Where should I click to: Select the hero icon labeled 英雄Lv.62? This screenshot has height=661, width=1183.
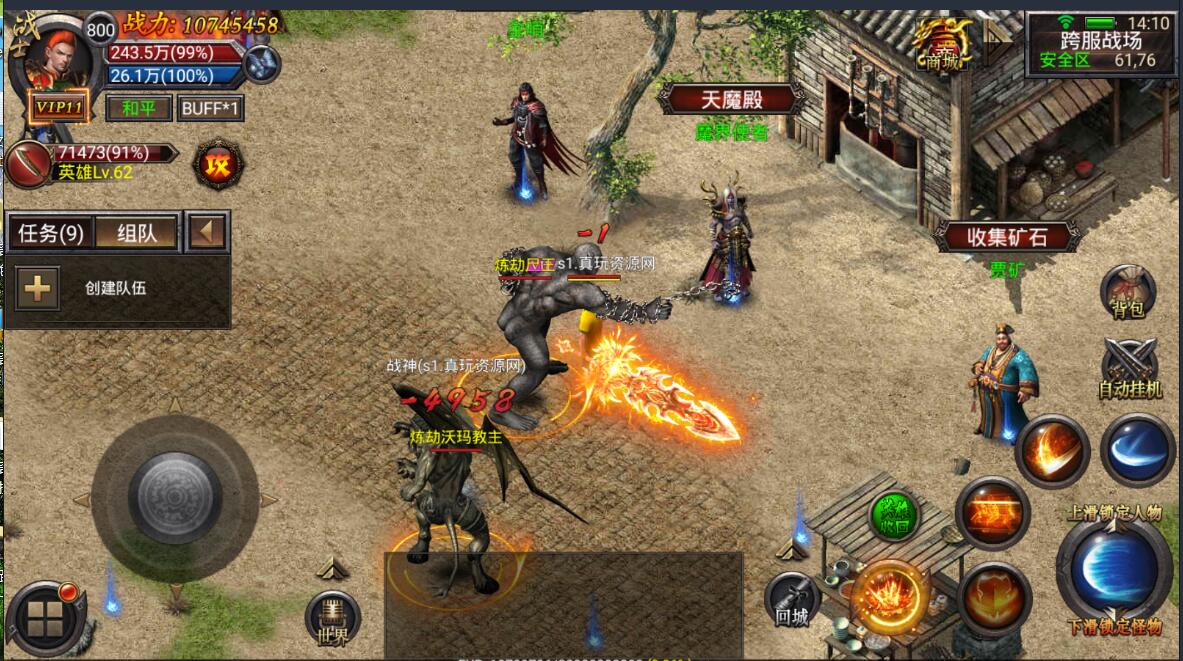(30, 163)
